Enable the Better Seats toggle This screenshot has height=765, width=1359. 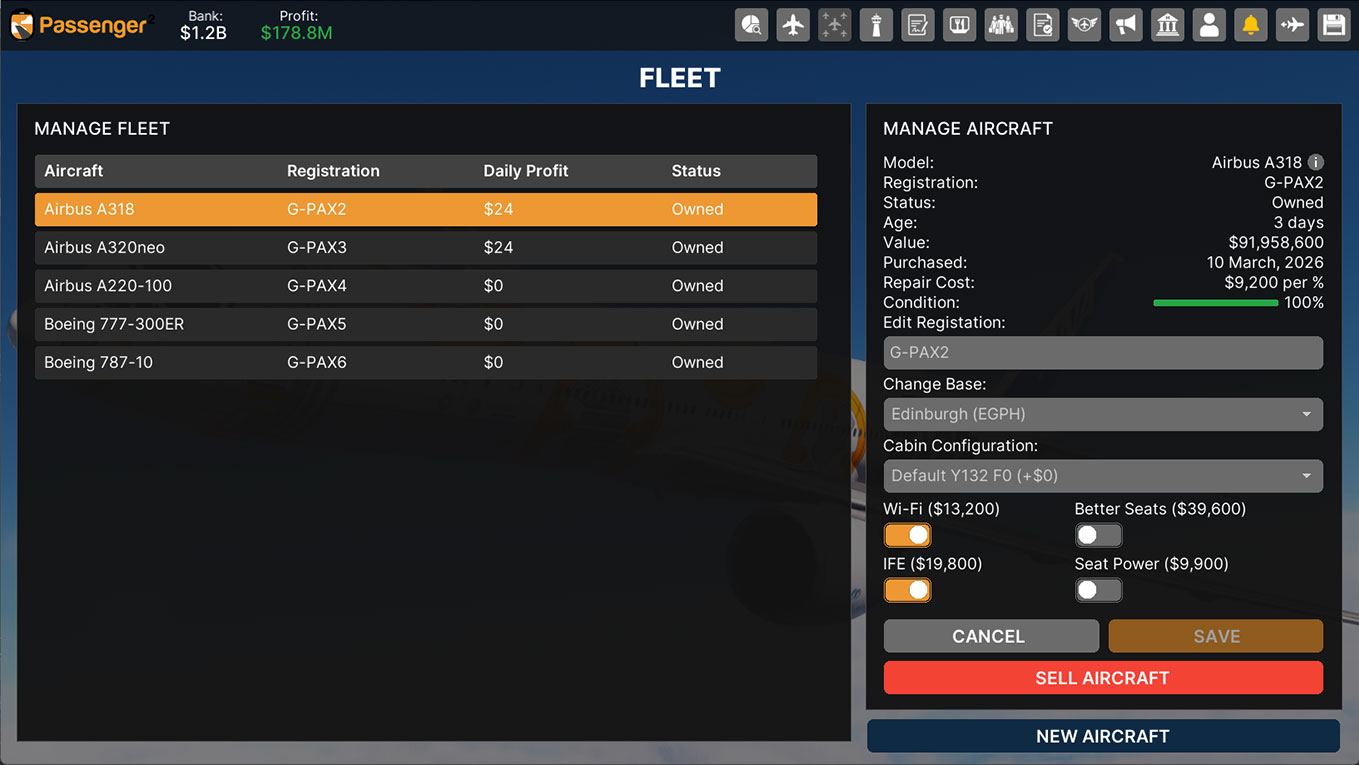click(1098, 535)
